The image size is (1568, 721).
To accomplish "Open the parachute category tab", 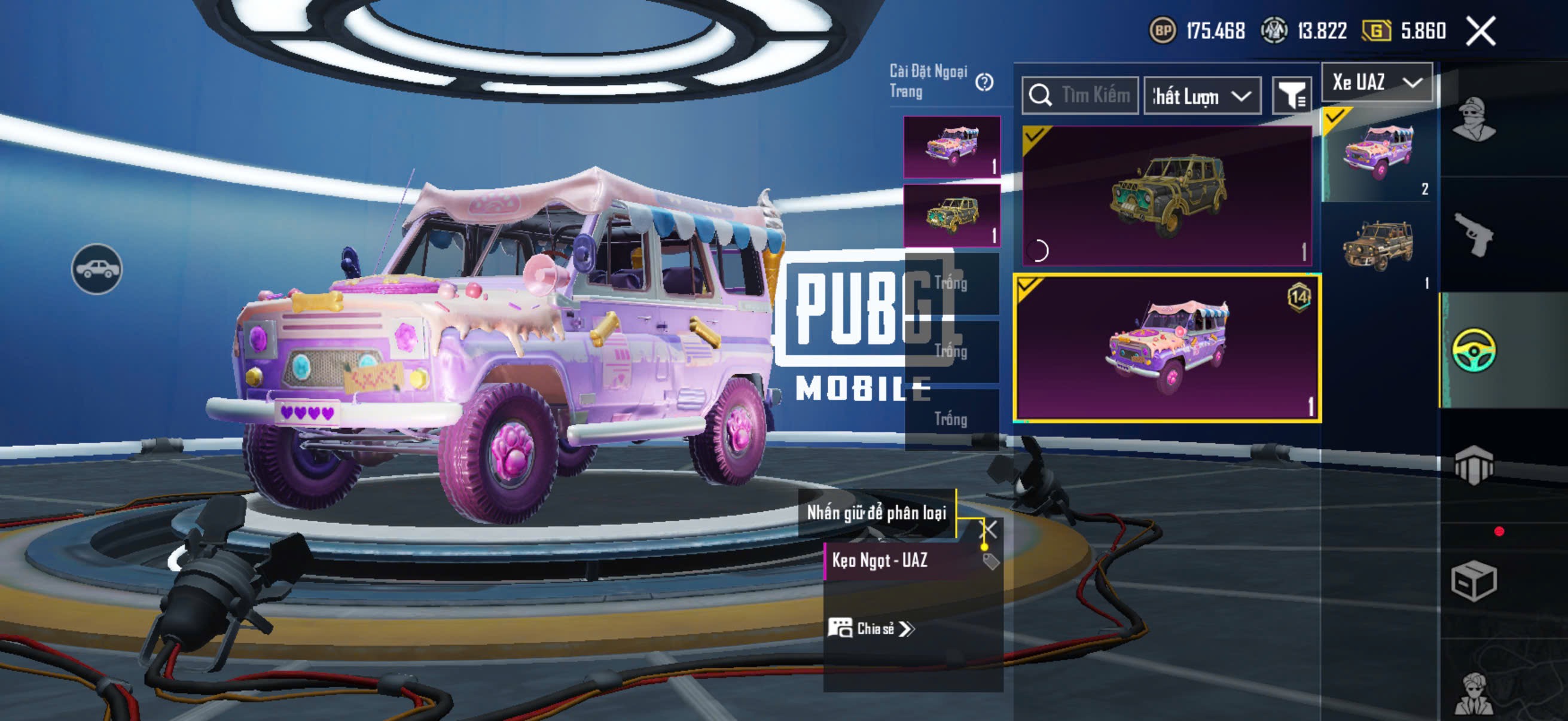I will [1474, 466].
